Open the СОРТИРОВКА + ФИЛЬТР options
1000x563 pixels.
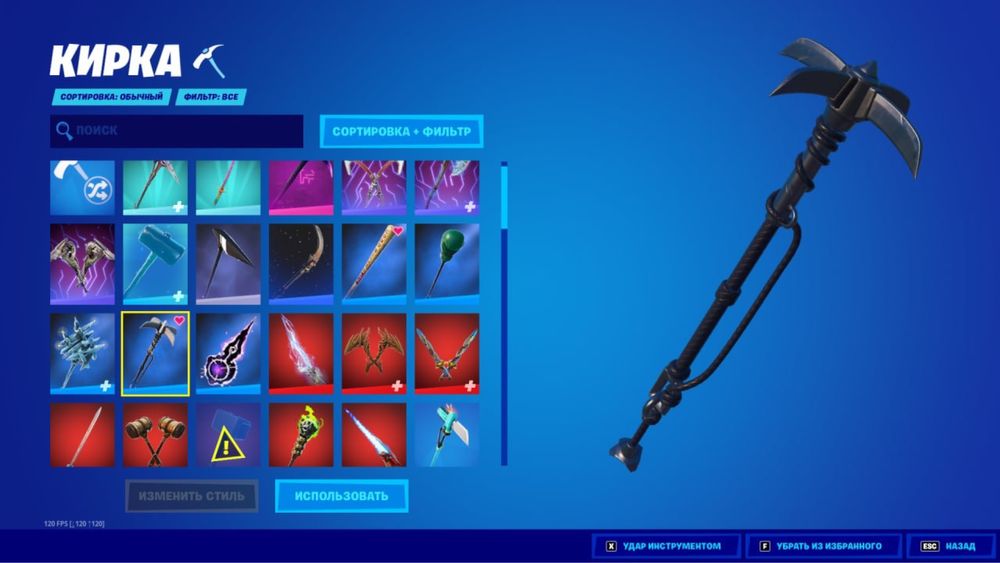coord(401,131)
